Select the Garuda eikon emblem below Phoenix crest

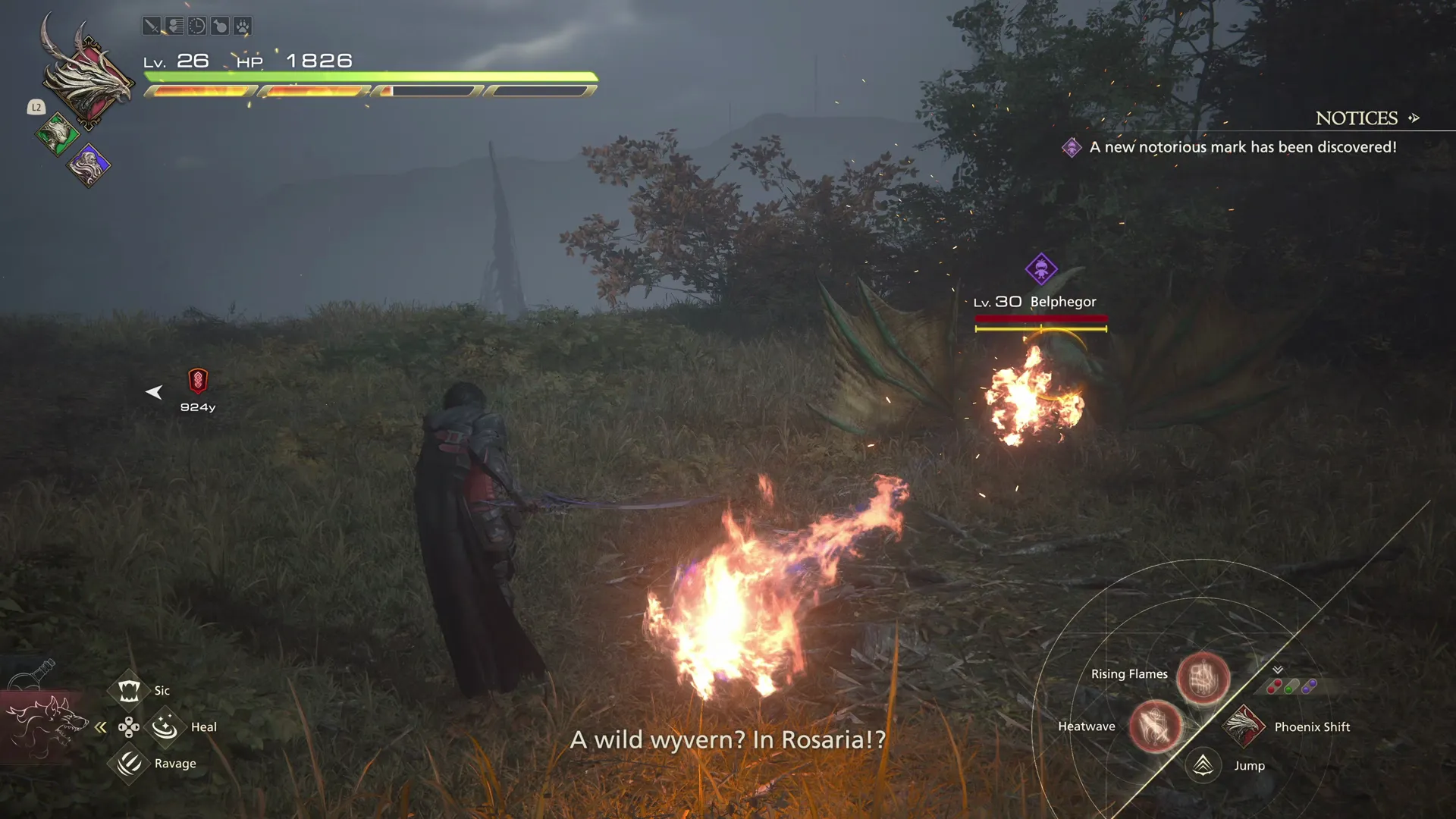click(x=59, y=136)
